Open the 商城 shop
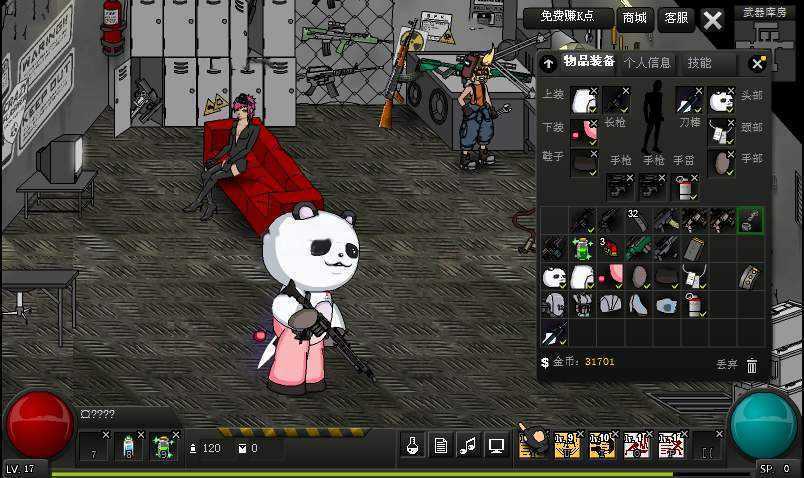804x478 pixels. click(x=635, y=18)
